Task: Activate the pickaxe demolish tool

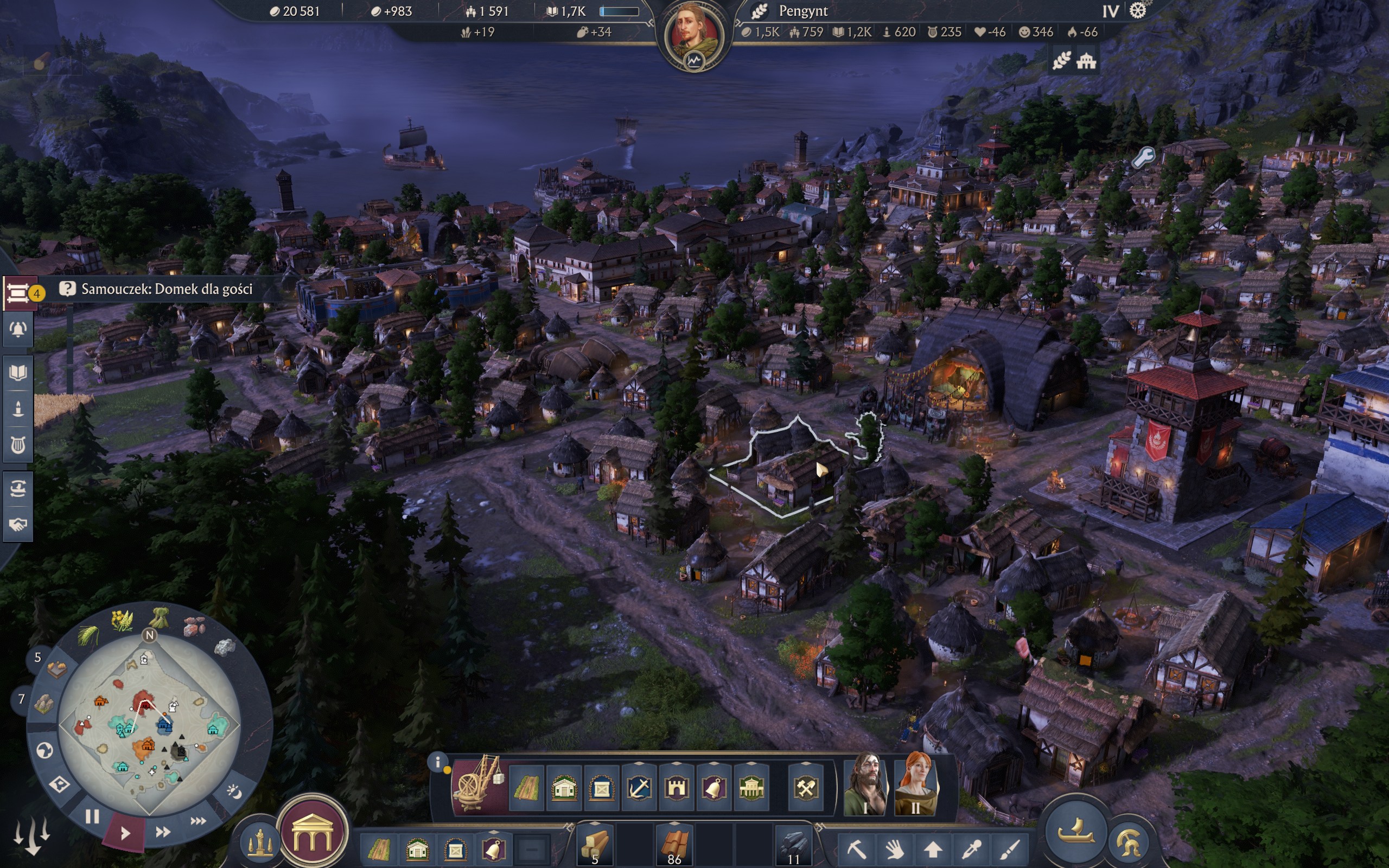Action: tap(857, 847)
